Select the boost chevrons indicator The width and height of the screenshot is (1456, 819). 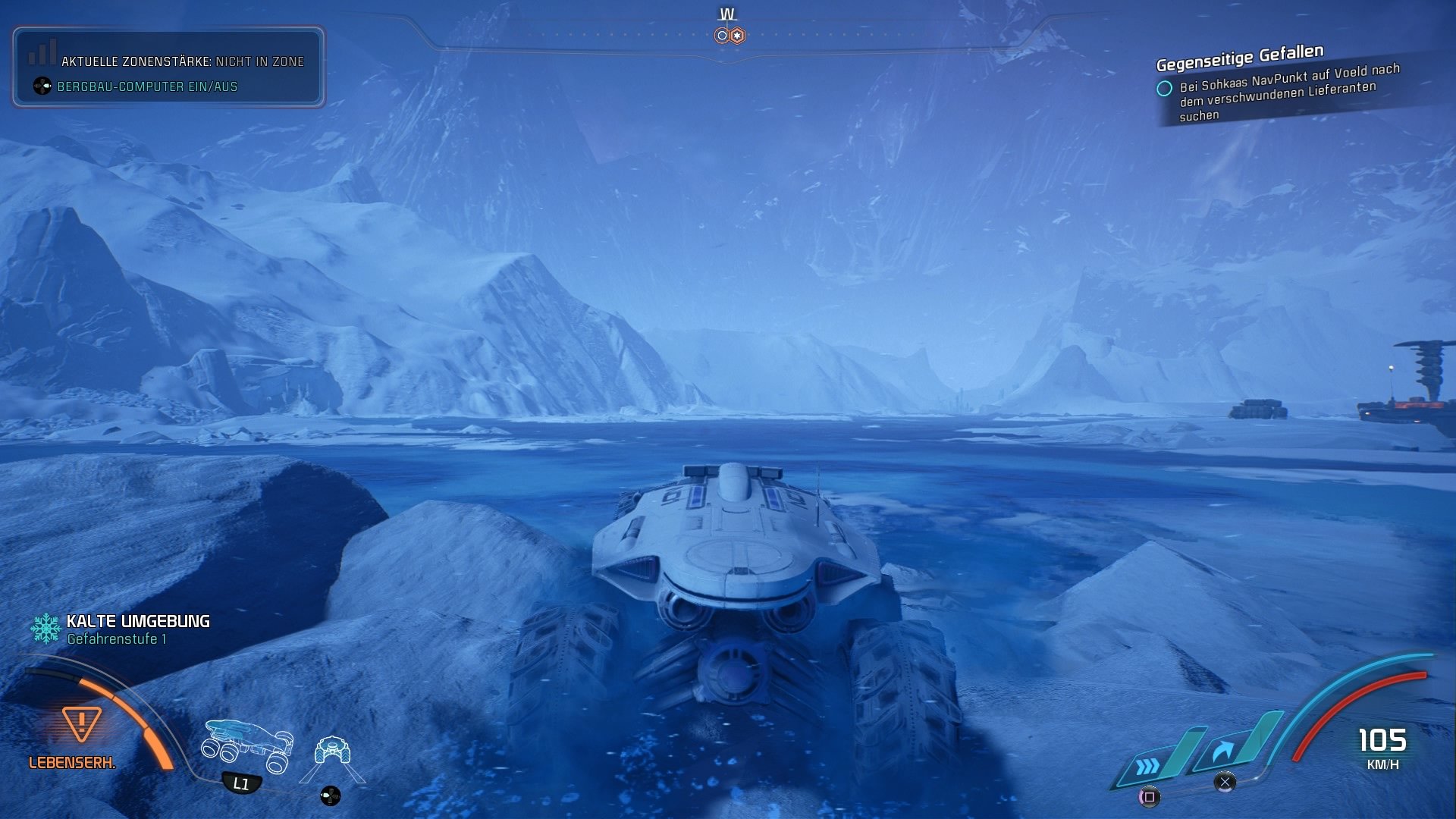(x=1147, y=767)
